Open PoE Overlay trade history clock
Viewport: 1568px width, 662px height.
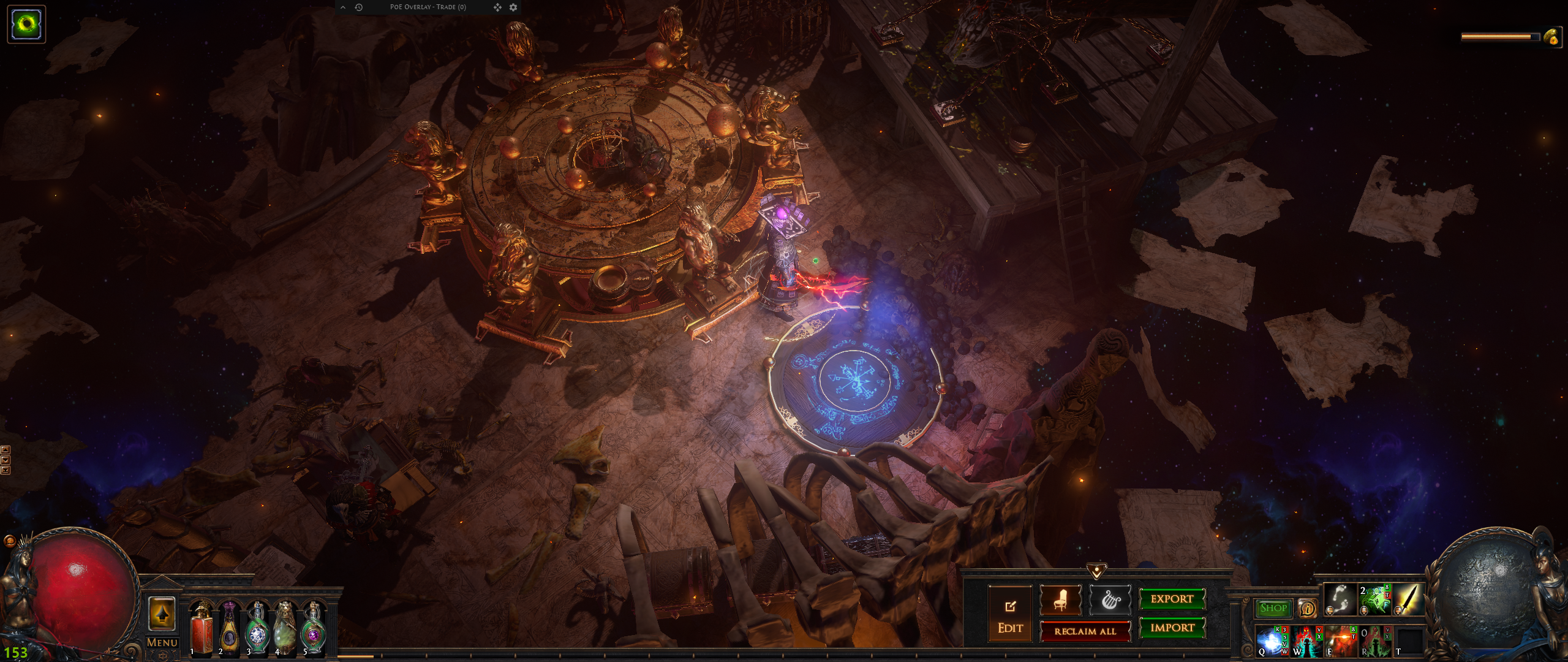pos(359,7)
